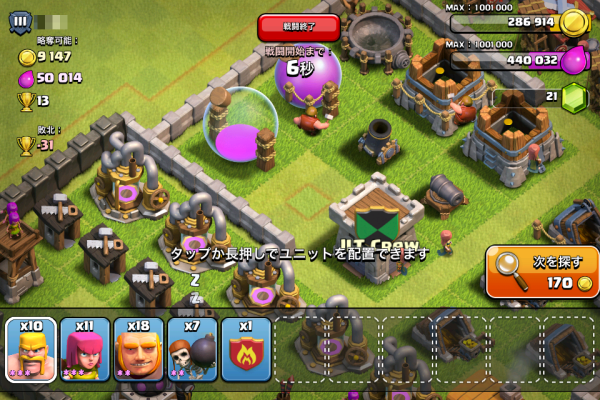
Task: Open the player level badge
Action: 19,20
